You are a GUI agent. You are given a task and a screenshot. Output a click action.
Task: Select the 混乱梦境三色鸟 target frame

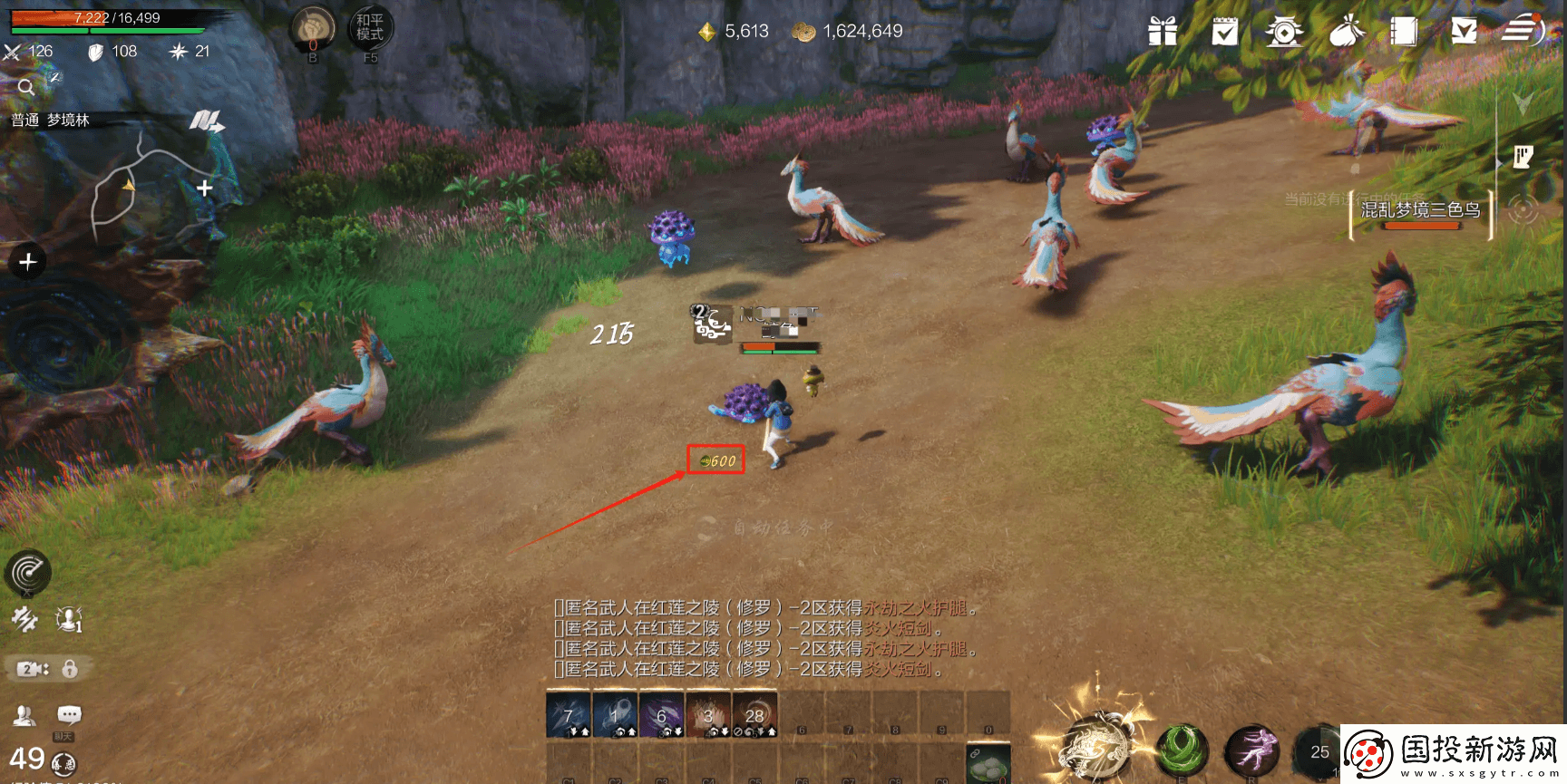1420,212
